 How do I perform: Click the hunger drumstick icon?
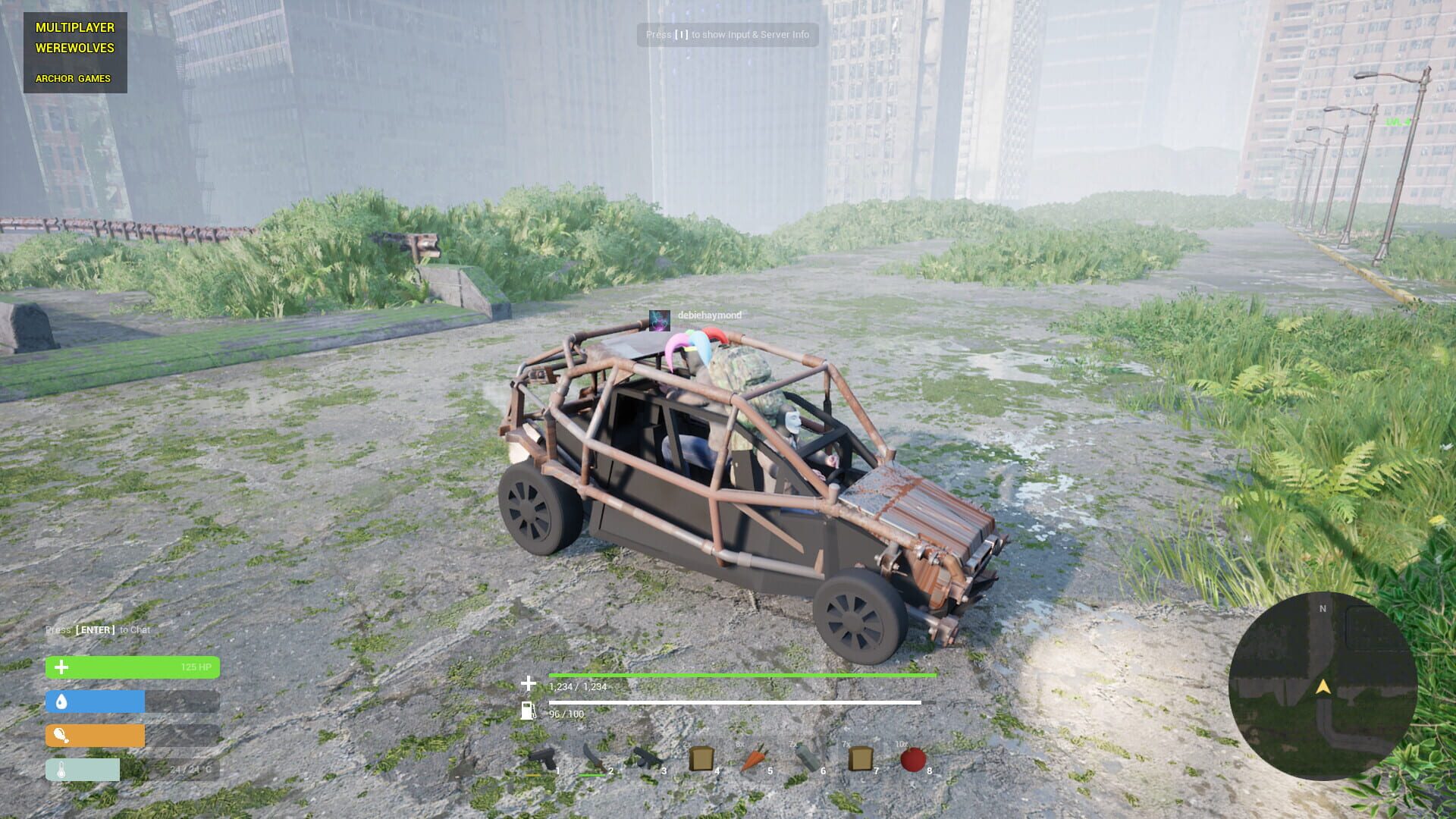point(60,736)
